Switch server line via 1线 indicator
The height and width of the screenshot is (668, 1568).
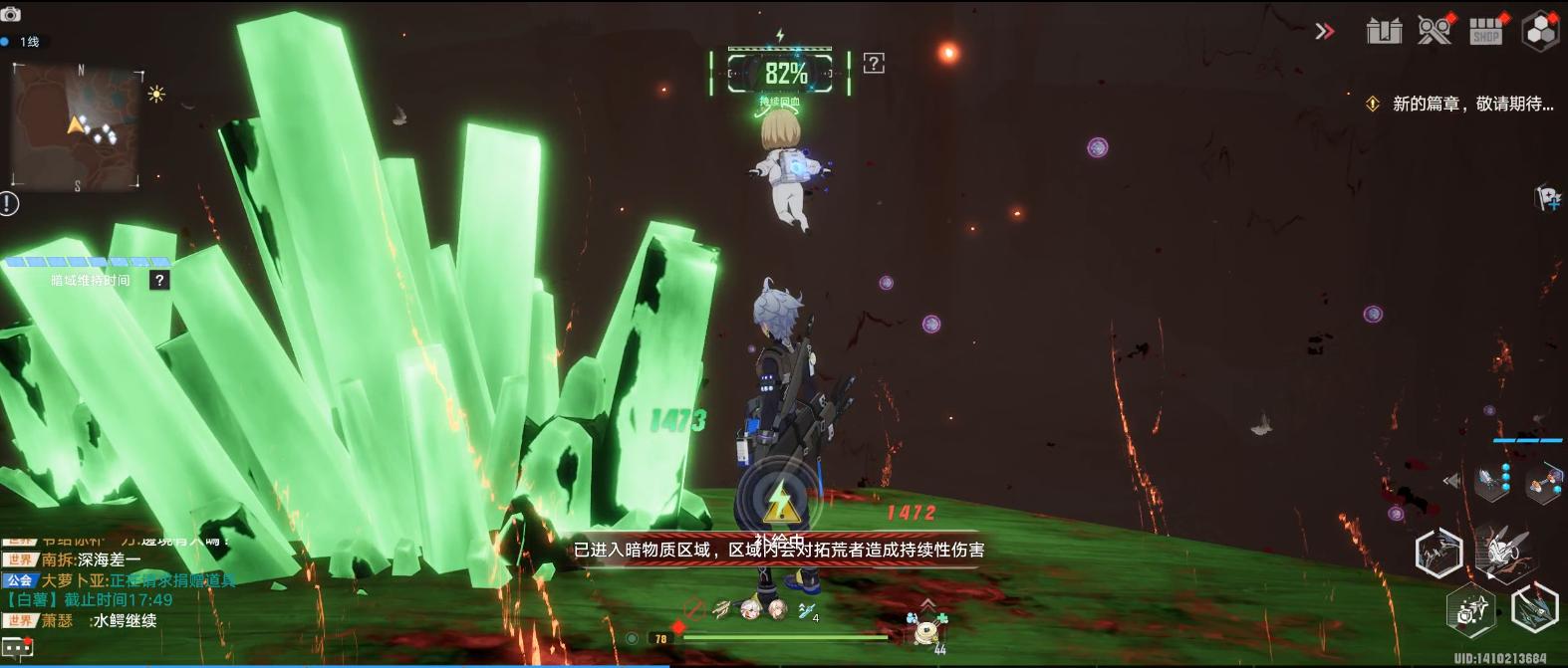click(22, 42)
